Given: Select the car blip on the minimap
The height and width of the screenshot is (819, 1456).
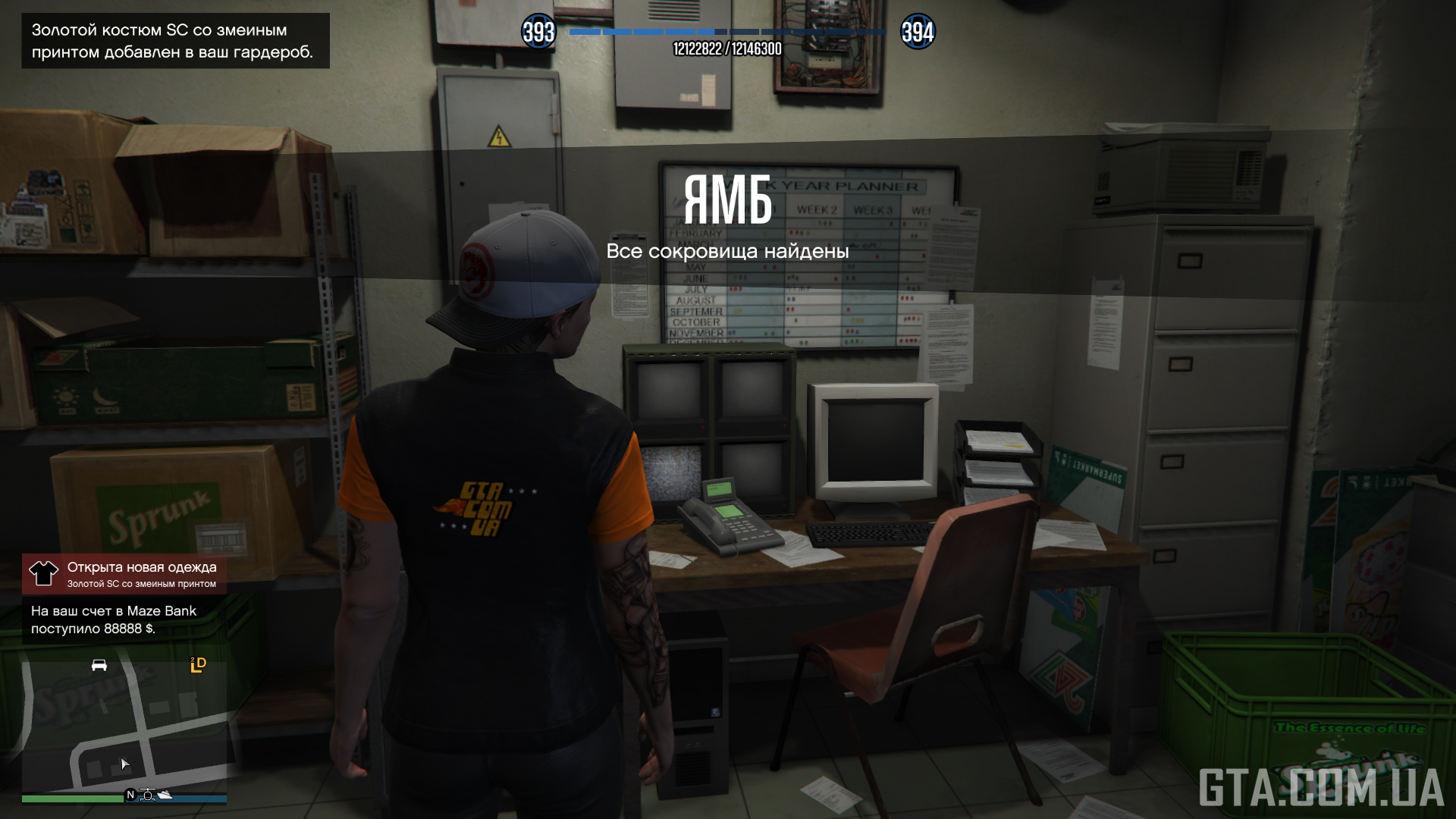Looking at the screenshot, I should [x=99, y=666].
